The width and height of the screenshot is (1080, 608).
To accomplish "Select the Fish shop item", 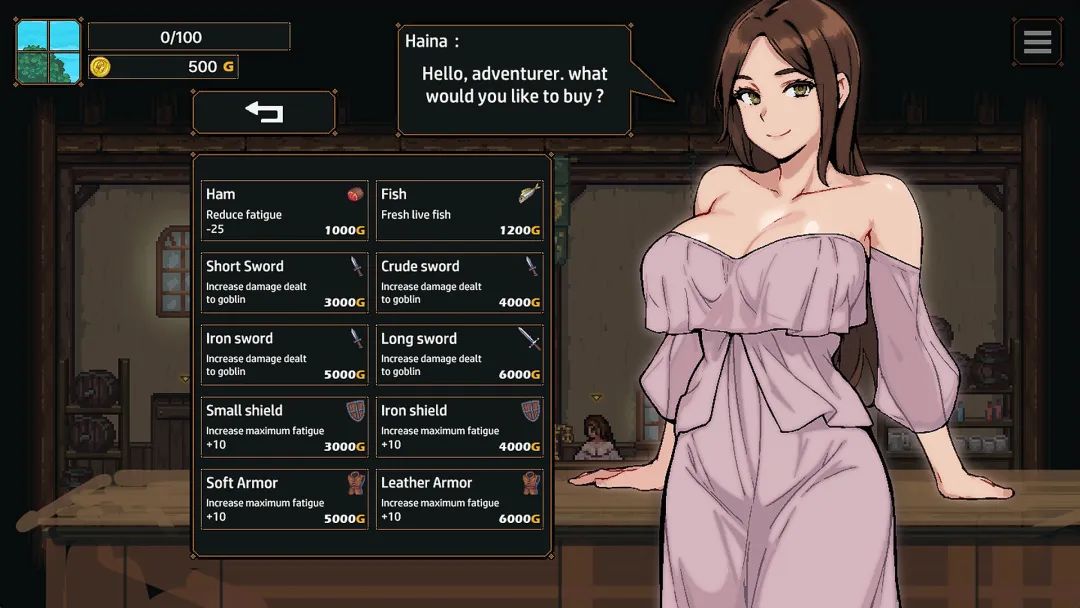I will pyautogui.click(x=460, y=211).
